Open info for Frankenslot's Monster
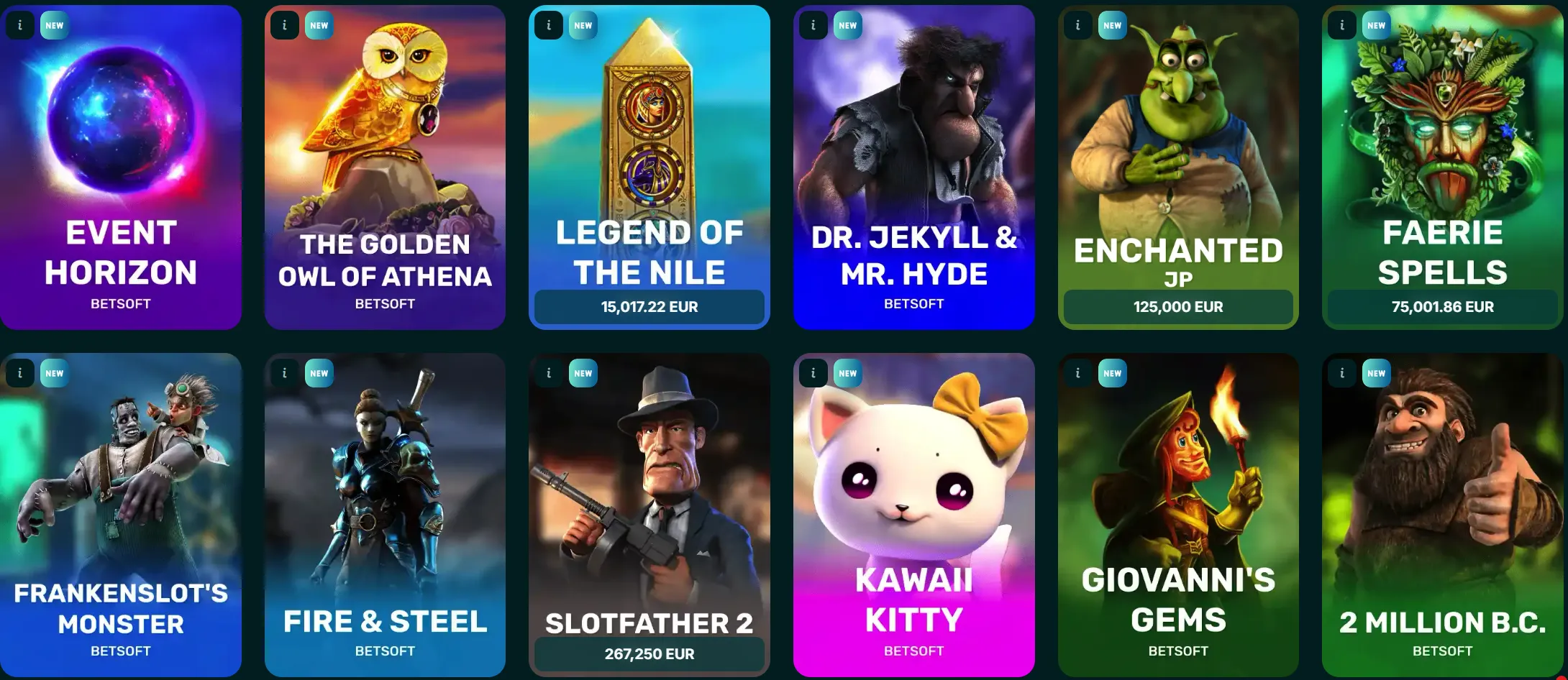 coord(19,373)
